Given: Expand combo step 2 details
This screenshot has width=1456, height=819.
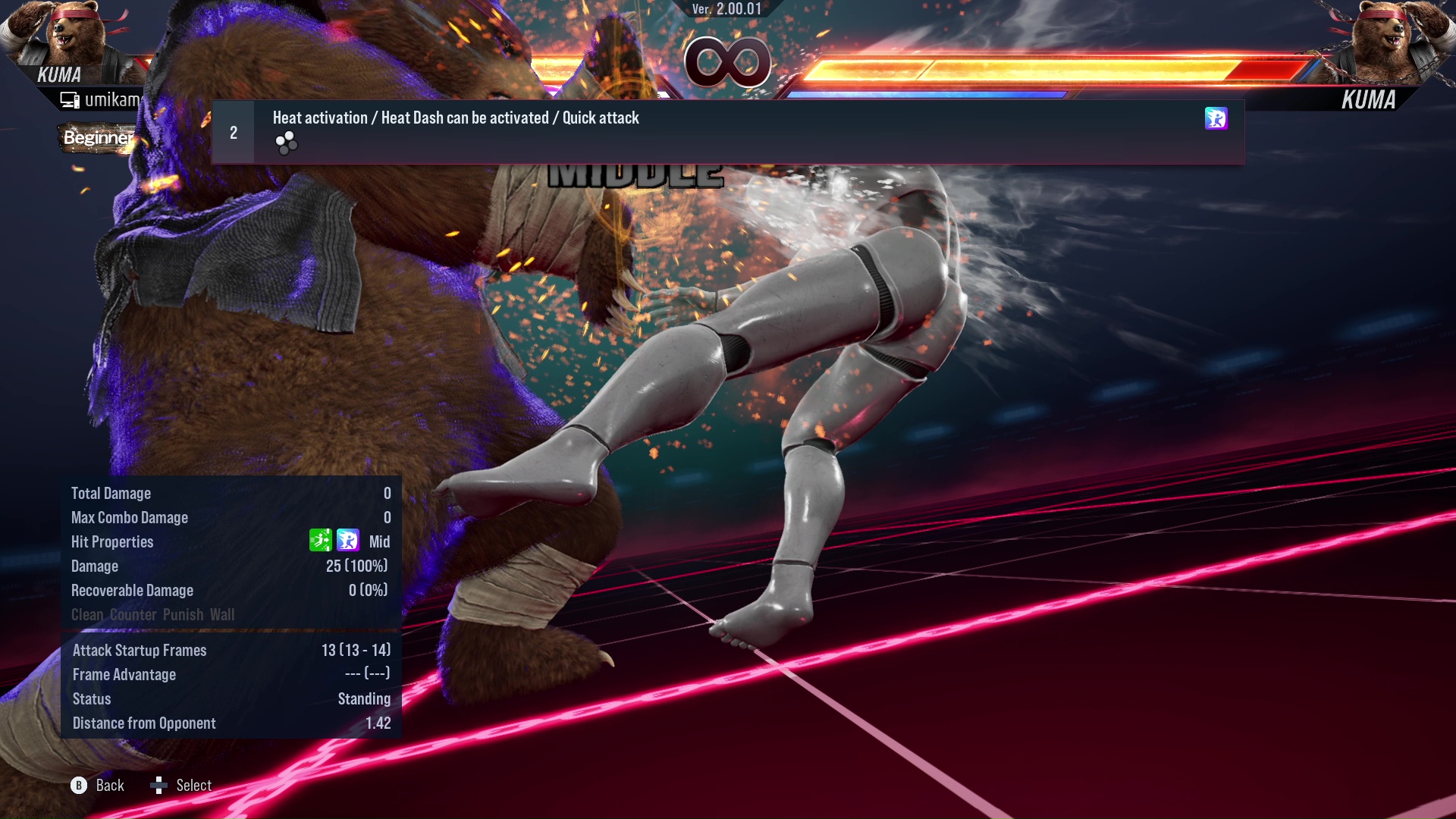Looking at the screenshot, I should (233, 132).
